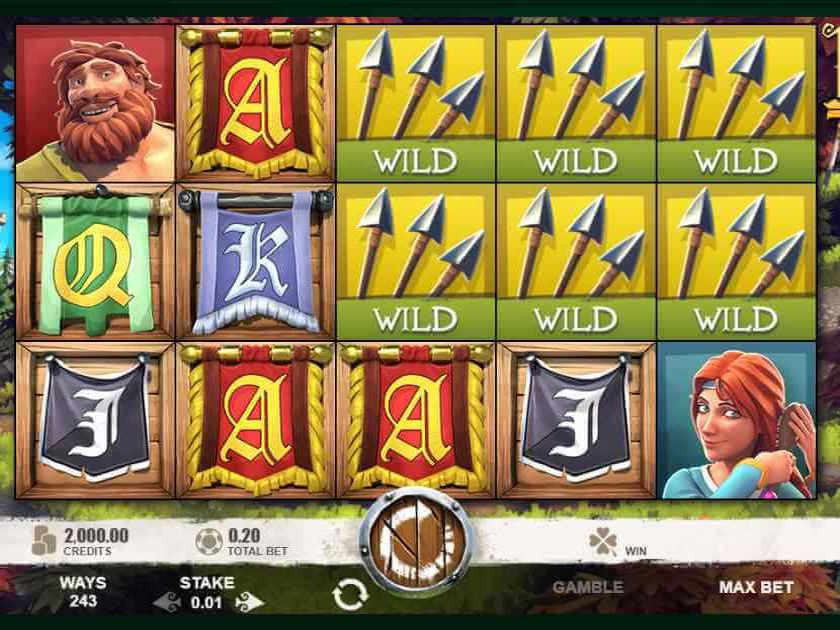Screen dimensions: 840x630
Task: Decrease the stake with the left arrow
Action: (x=167, y=602)
